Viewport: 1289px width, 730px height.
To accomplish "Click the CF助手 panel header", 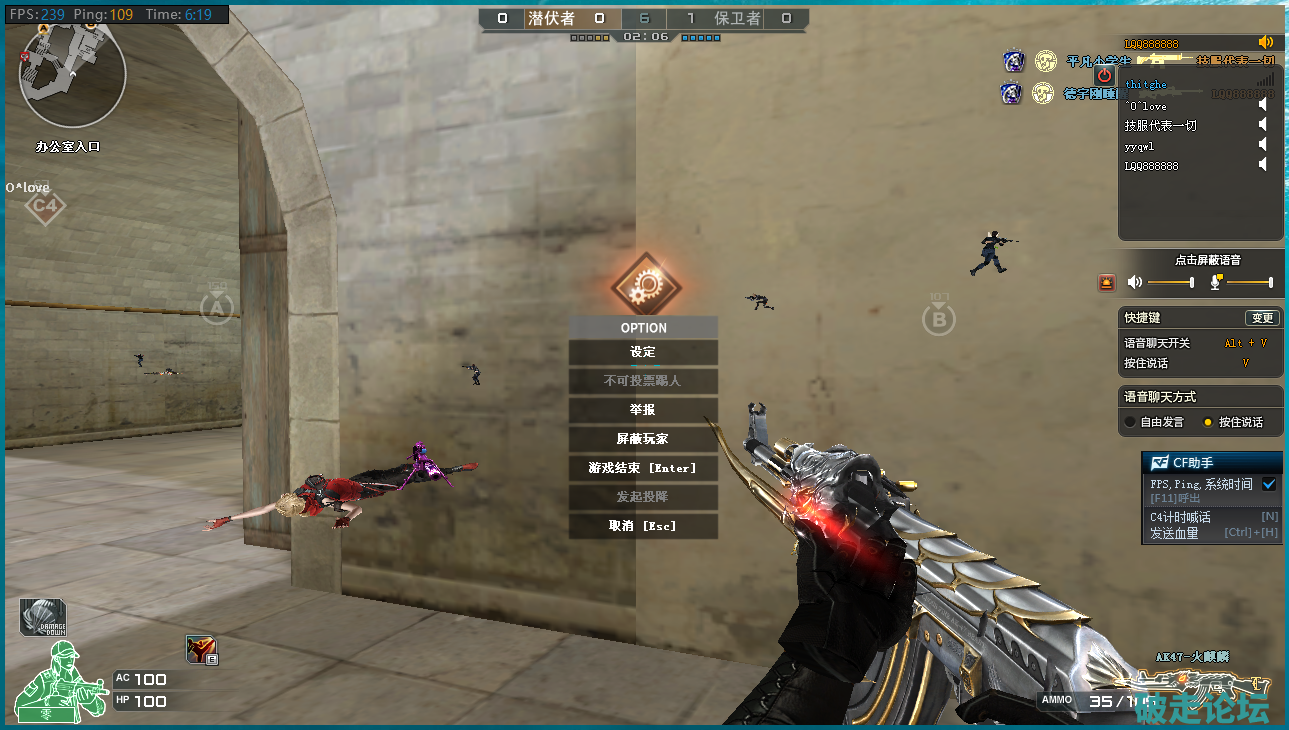I will [1211, 463].
